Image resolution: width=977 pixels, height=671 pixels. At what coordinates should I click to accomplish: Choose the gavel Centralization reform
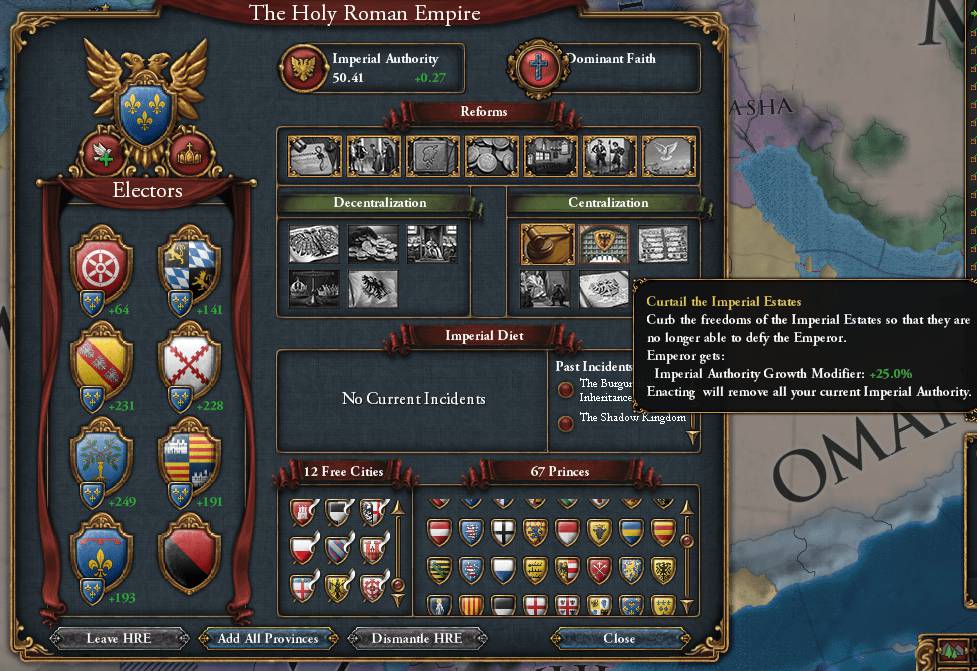pos(545,243)
